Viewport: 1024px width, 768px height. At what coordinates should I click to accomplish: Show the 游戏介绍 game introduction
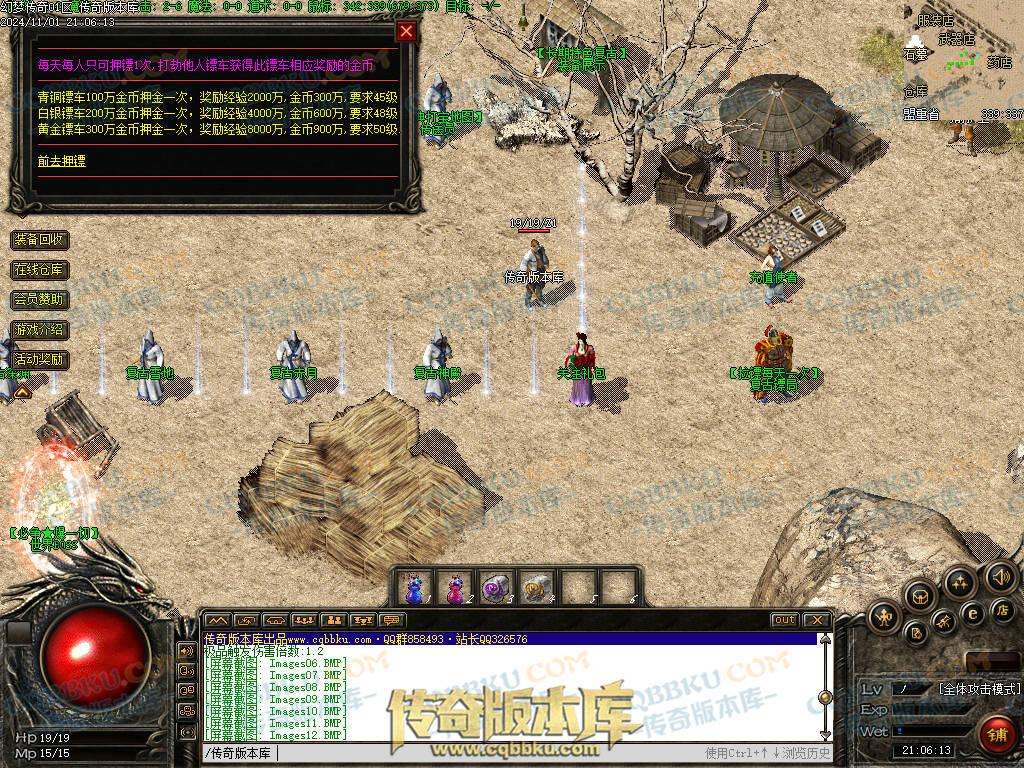40,329
